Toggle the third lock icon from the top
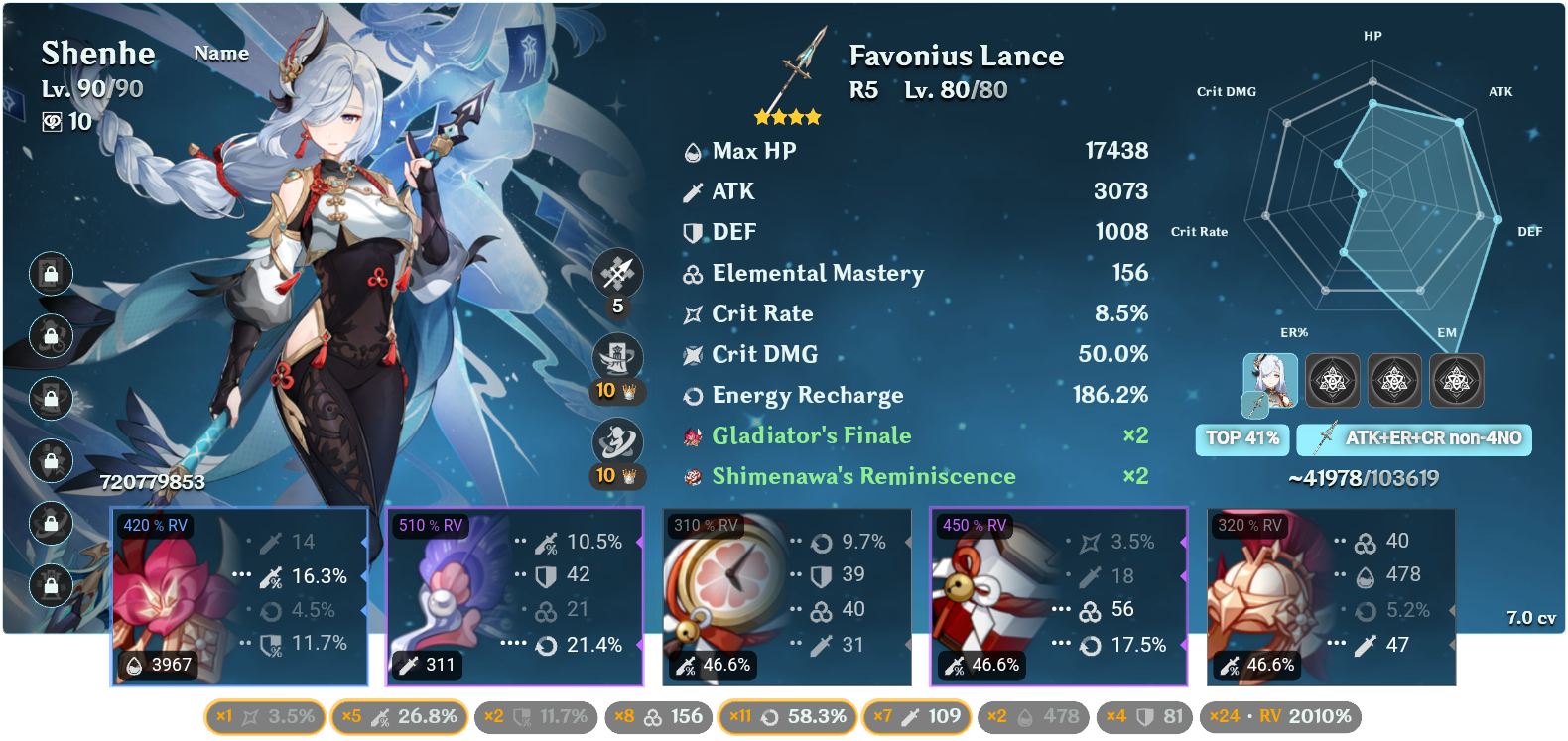 (x=51, y=398)
